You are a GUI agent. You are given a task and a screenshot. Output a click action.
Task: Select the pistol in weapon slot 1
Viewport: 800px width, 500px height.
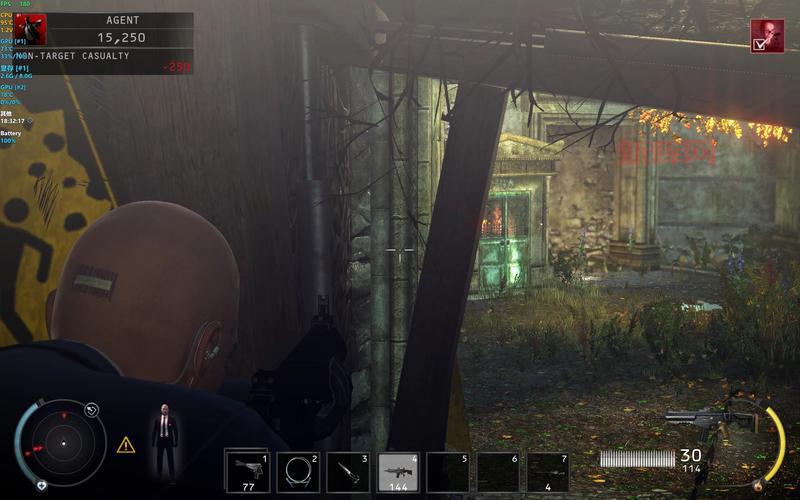pos(247,471)
